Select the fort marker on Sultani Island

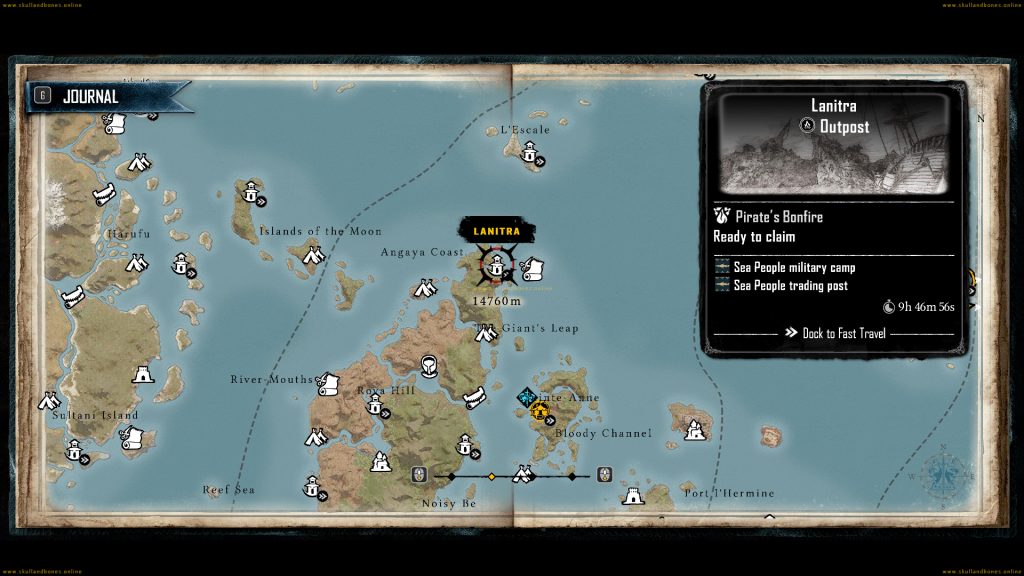(x=142, y=374)
